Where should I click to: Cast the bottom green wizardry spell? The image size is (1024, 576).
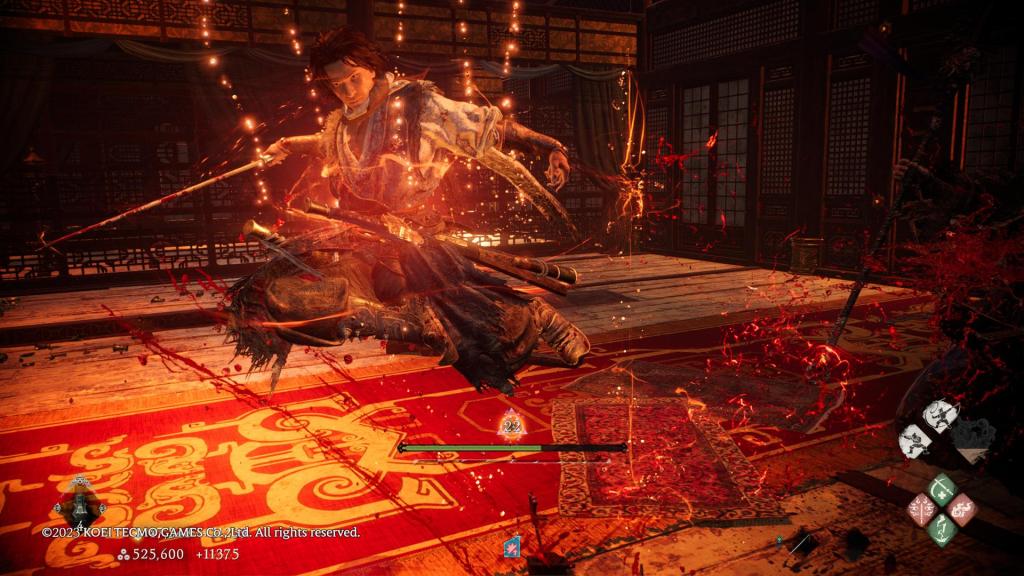941,530
